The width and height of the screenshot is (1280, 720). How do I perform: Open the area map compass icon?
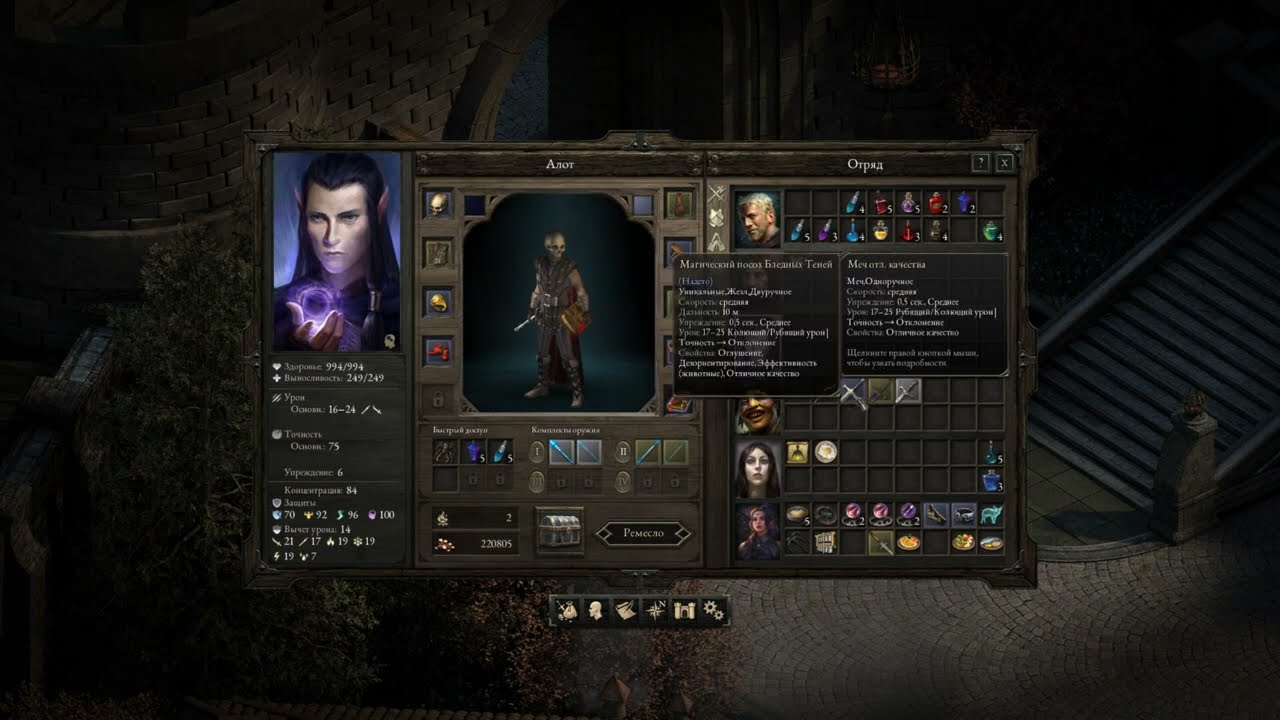[x=655, y=610]
